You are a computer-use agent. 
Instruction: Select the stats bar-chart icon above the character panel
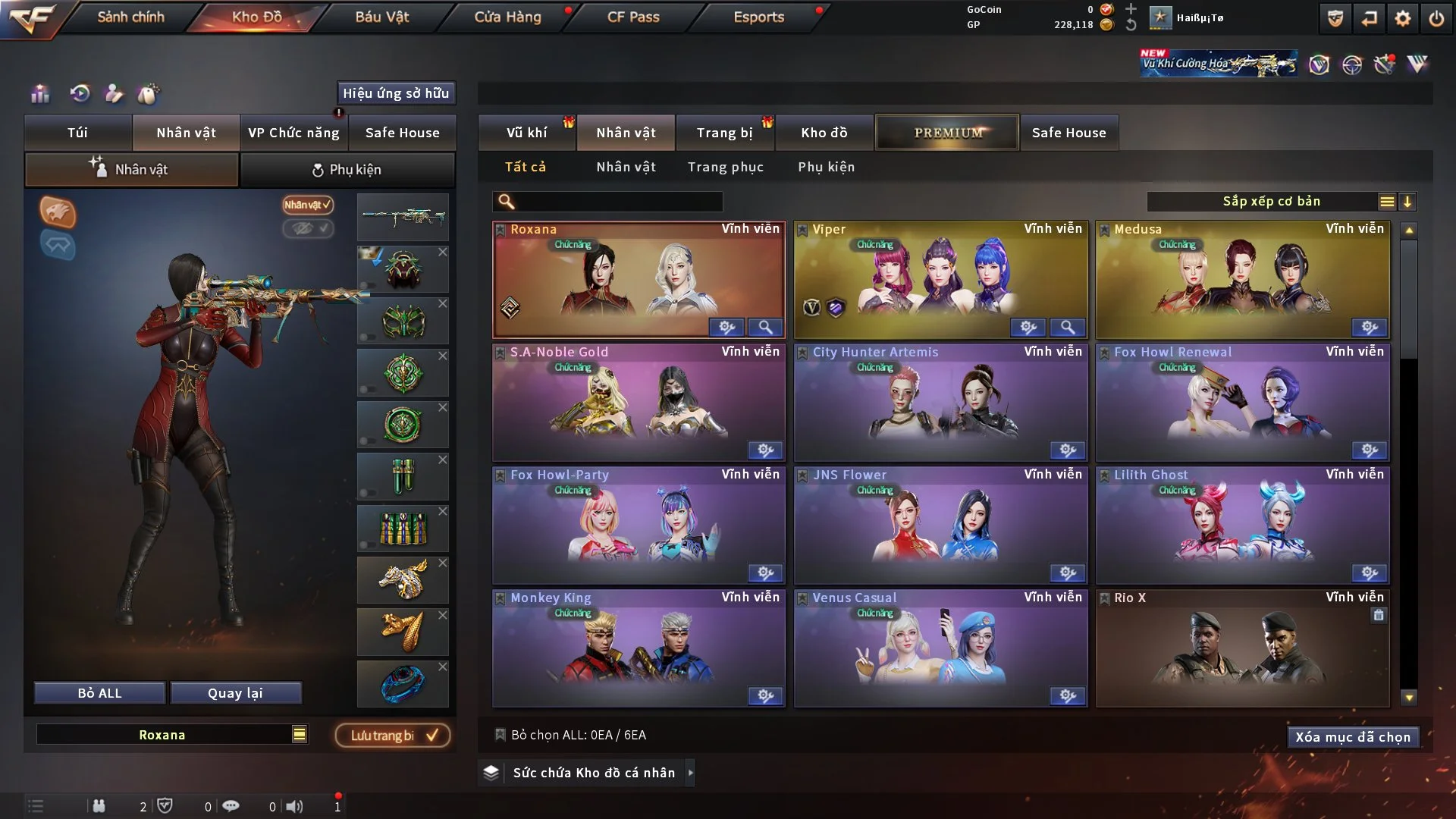39,94
